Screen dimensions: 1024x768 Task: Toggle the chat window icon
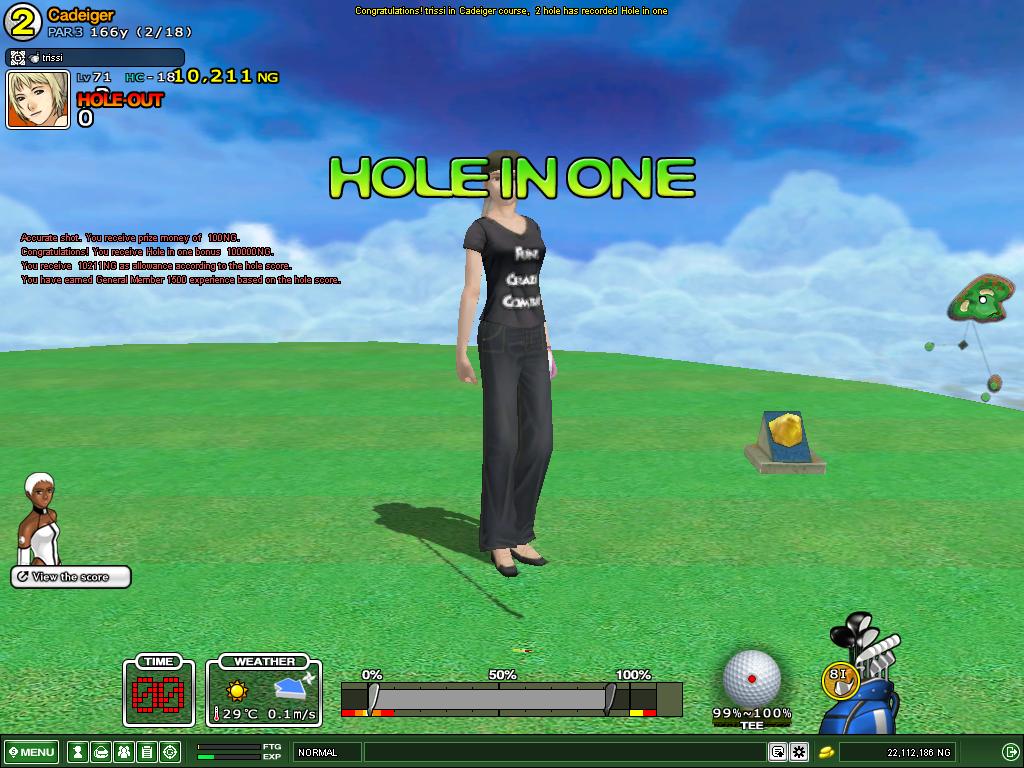pos(777,752)
